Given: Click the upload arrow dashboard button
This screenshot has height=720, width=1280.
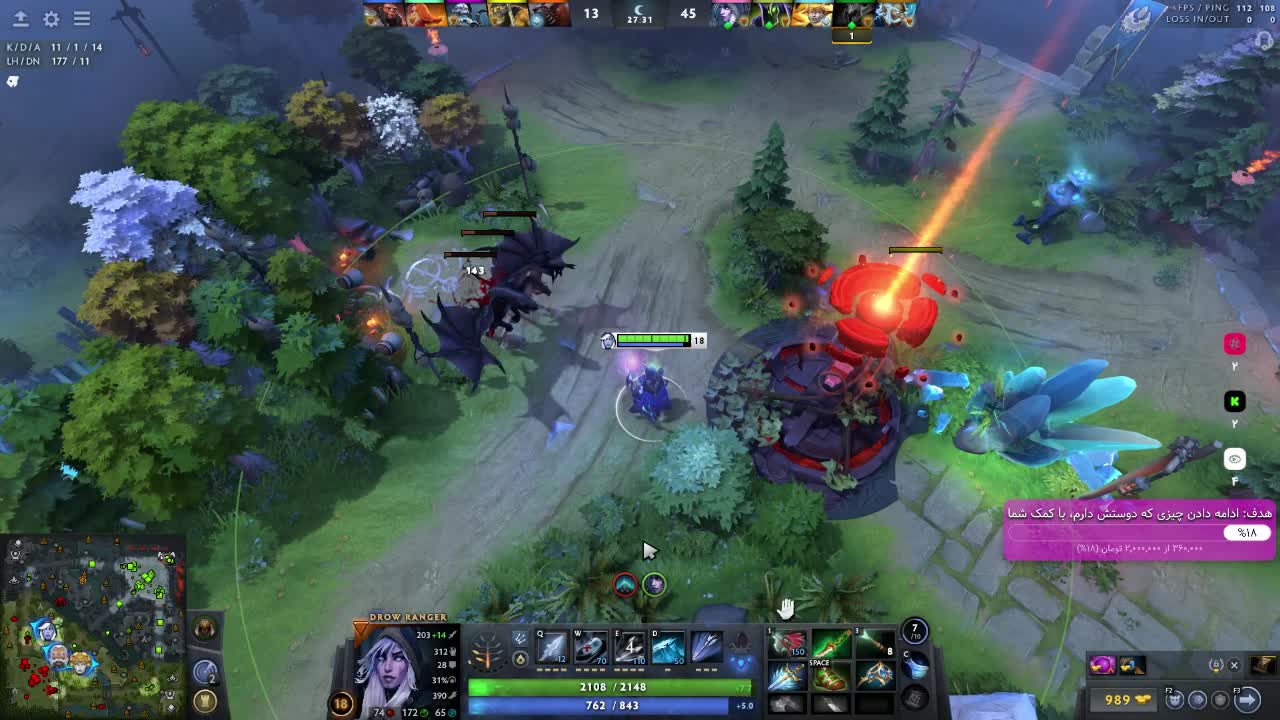Looking at the screenshot, I should [x=20, y=19].
